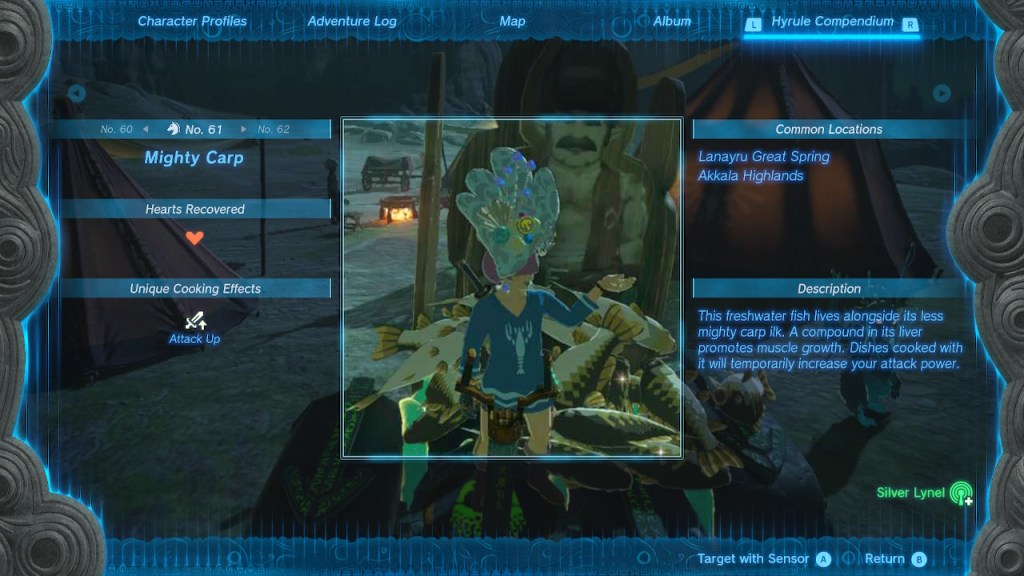This screenshot has width=1024, height=576.
Task: Switch to the Map tab
Action: pyautogui.click(x=512, y=21)
